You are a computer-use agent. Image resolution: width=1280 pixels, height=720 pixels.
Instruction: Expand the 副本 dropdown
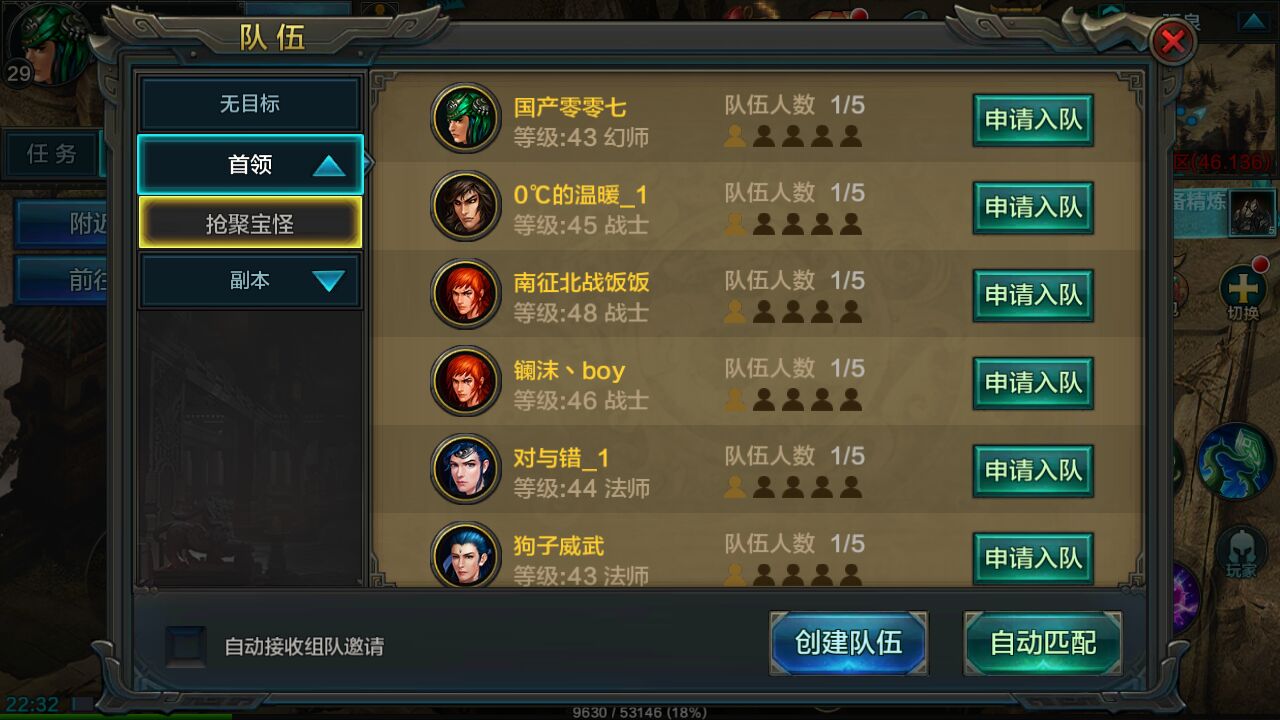249,280
